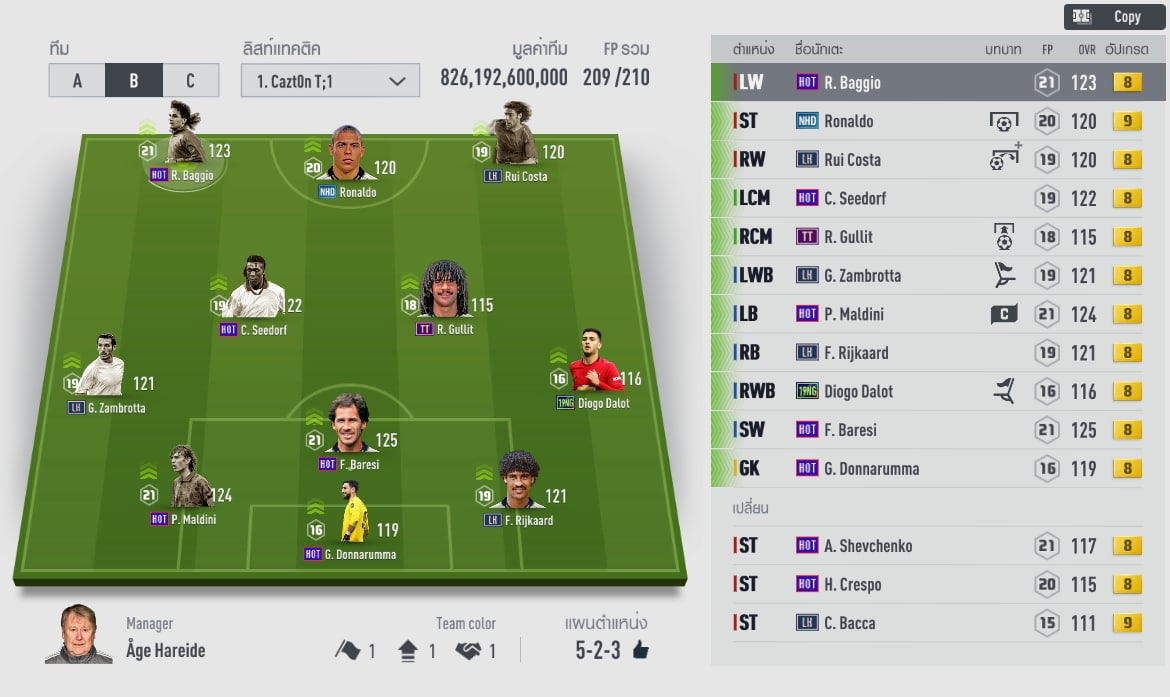Screen dimensions: 1170x697
Task: Choose F. Baresi row in list
Action: coord(938,430)
